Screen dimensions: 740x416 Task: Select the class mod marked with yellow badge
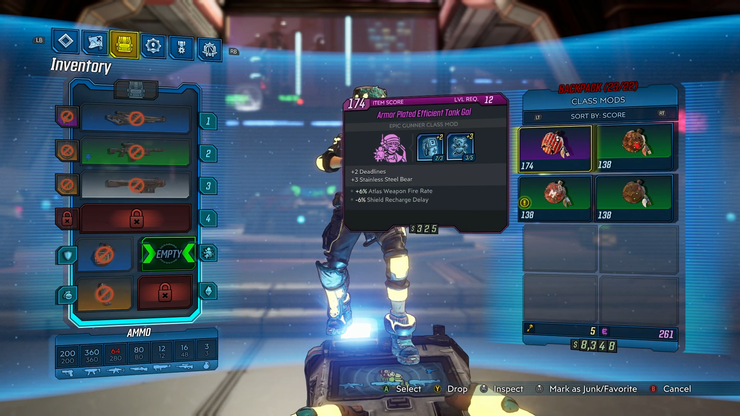557,197
